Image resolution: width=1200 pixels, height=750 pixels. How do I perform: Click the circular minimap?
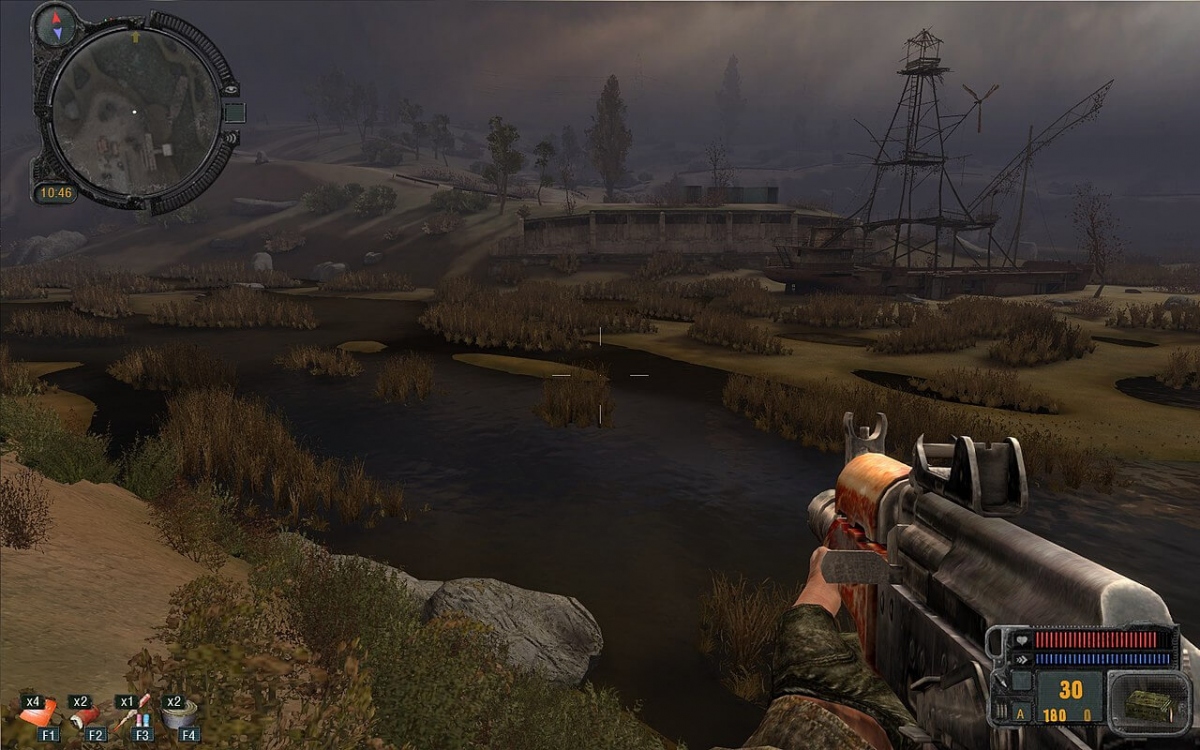tap(135, 111)
